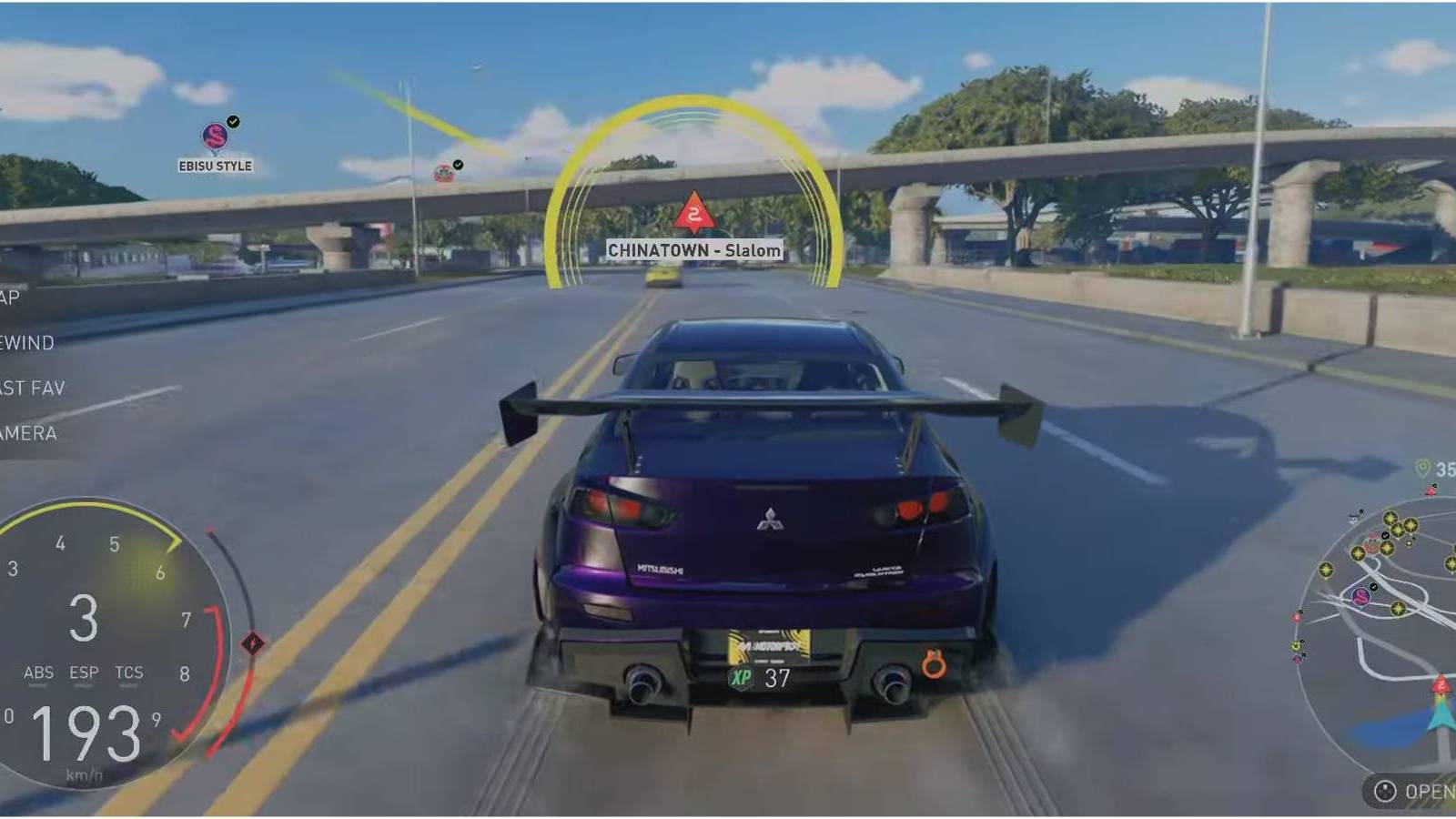This screenshot has width=1456, height=819.
Task: Click the REWIND option
Action: click(27, 343)
